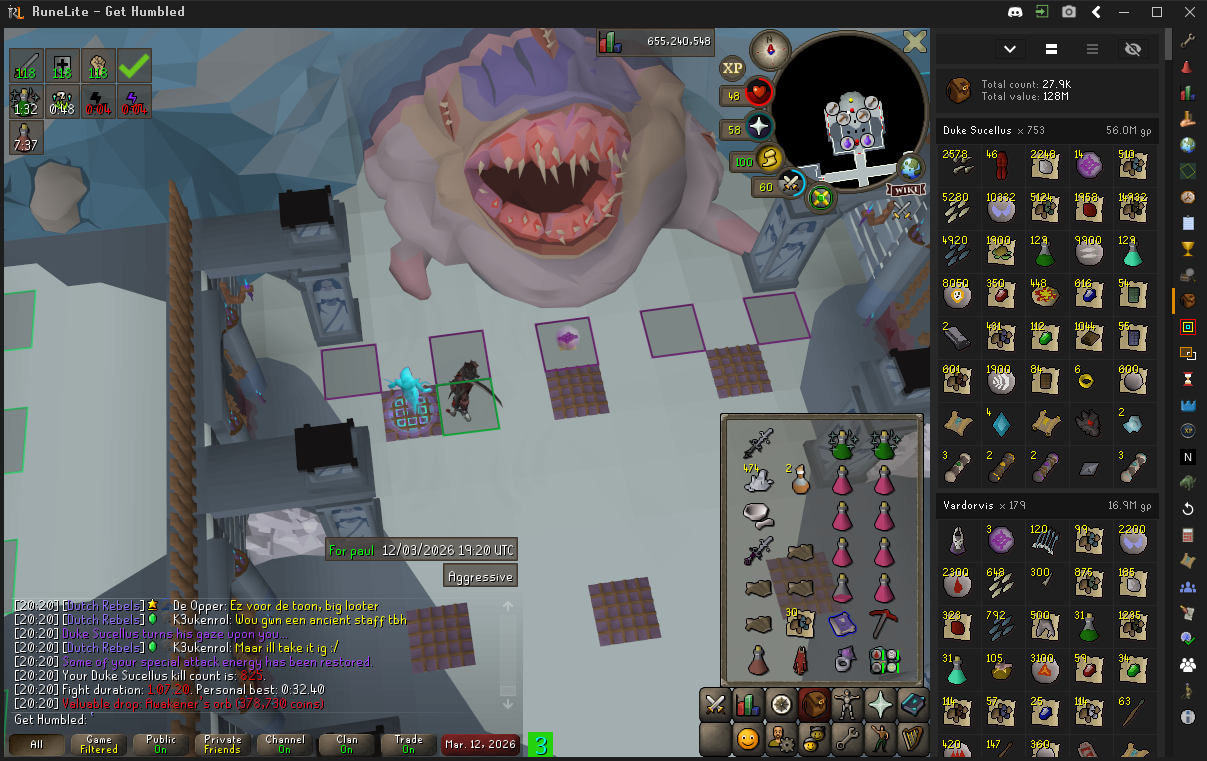Activate quick prayers orb
This screenshot has width=1207, height=761.
pos(759,127)
